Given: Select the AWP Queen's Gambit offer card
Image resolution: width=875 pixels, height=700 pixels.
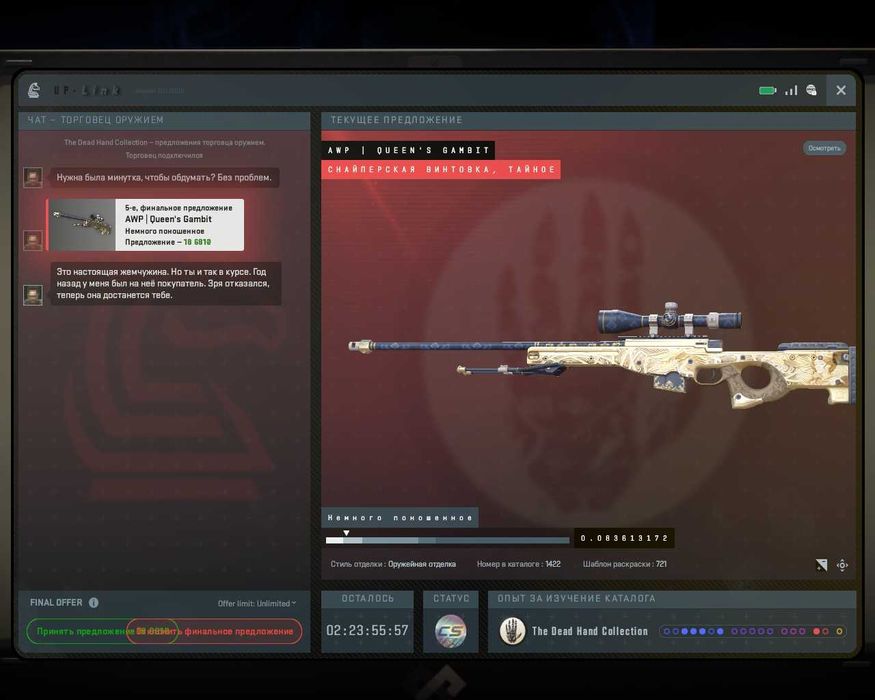Looking at the screenshot, I should click(x=146, y=225).
